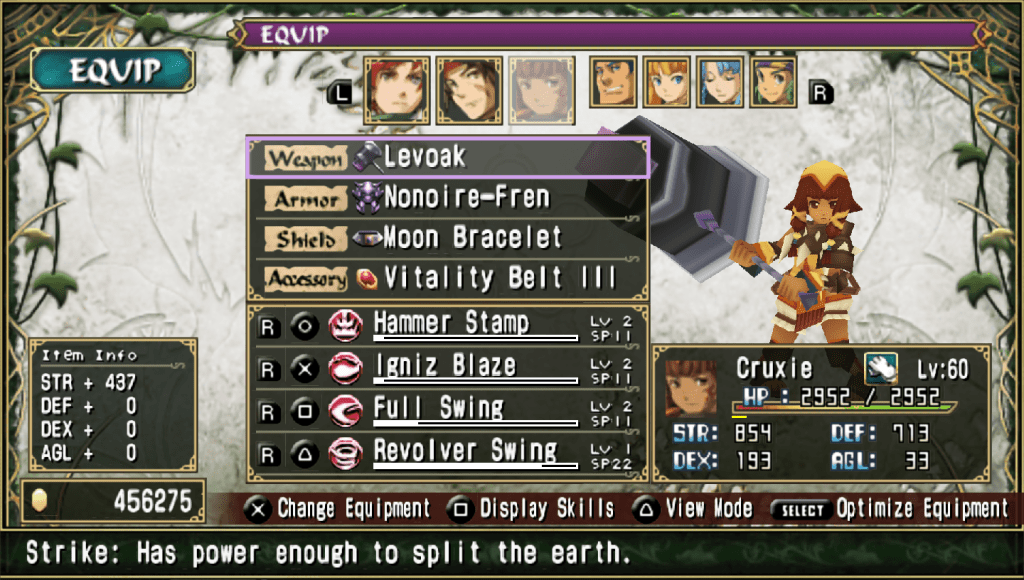This screenshot has height=580, width=1024.
Task: Choose the orange-haired girl's portrait
Action: click(666, 82)
